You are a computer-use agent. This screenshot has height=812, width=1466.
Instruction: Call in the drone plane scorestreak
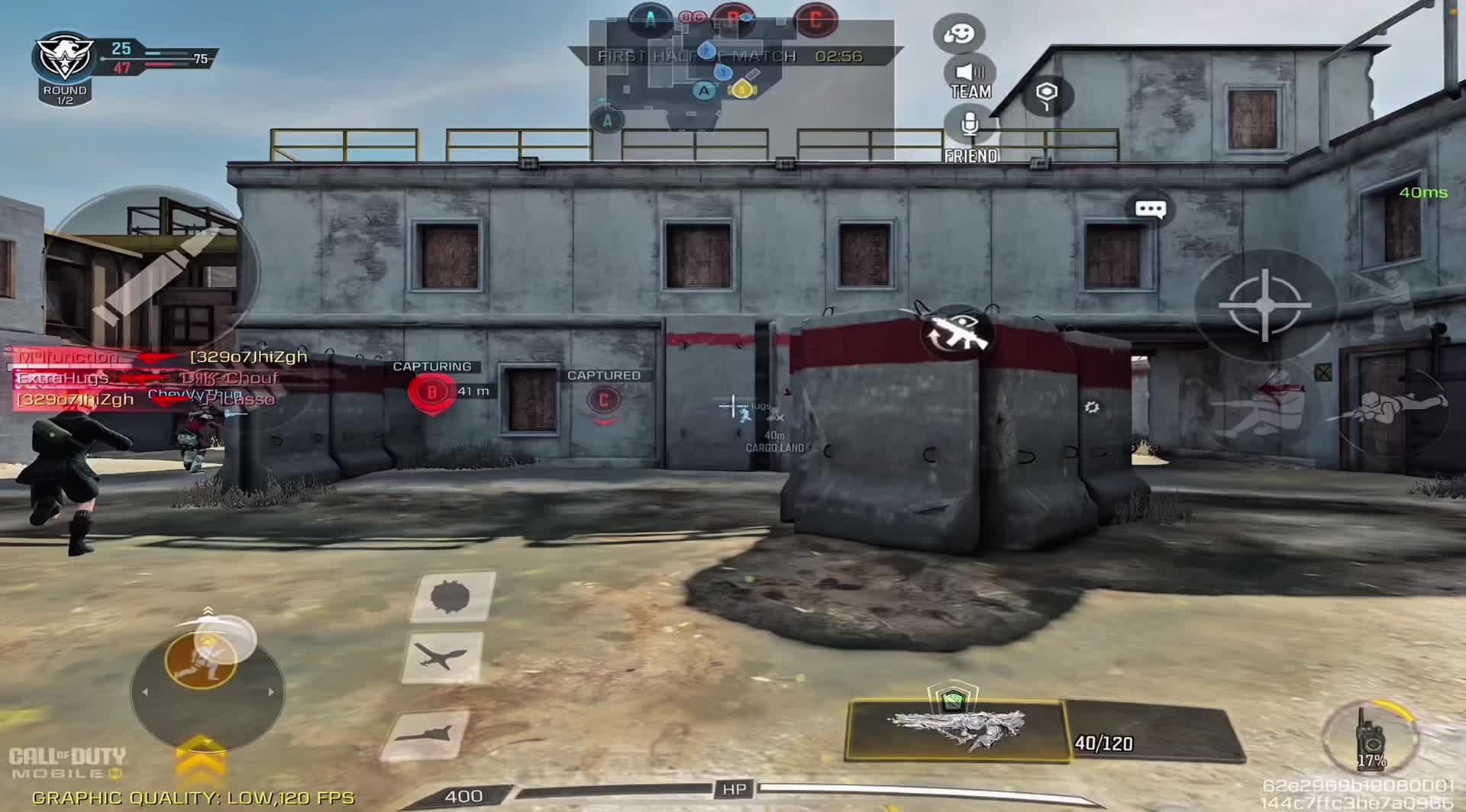(x=442, y=657)
